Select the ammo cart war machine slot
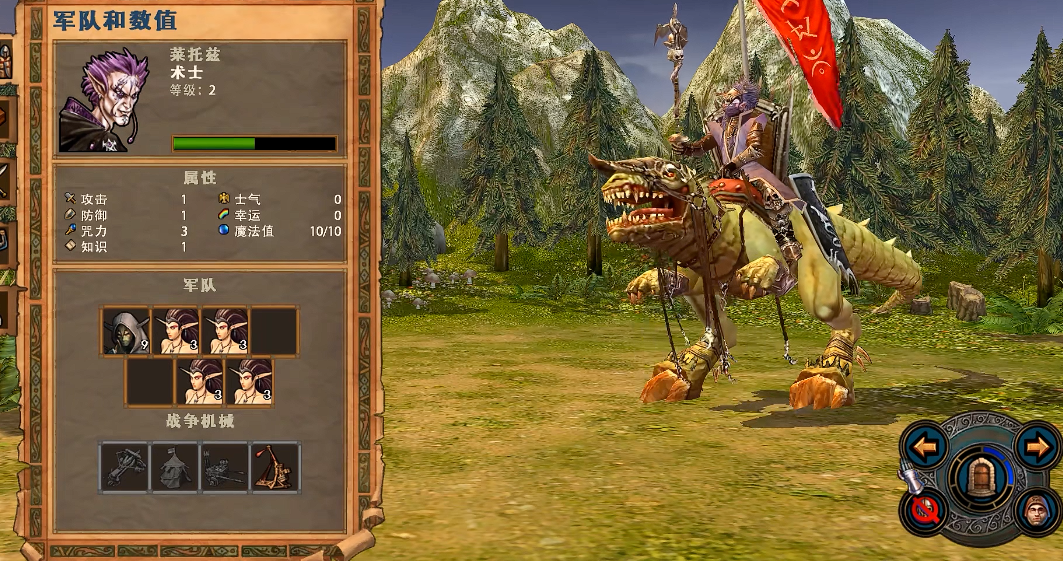 225,467
